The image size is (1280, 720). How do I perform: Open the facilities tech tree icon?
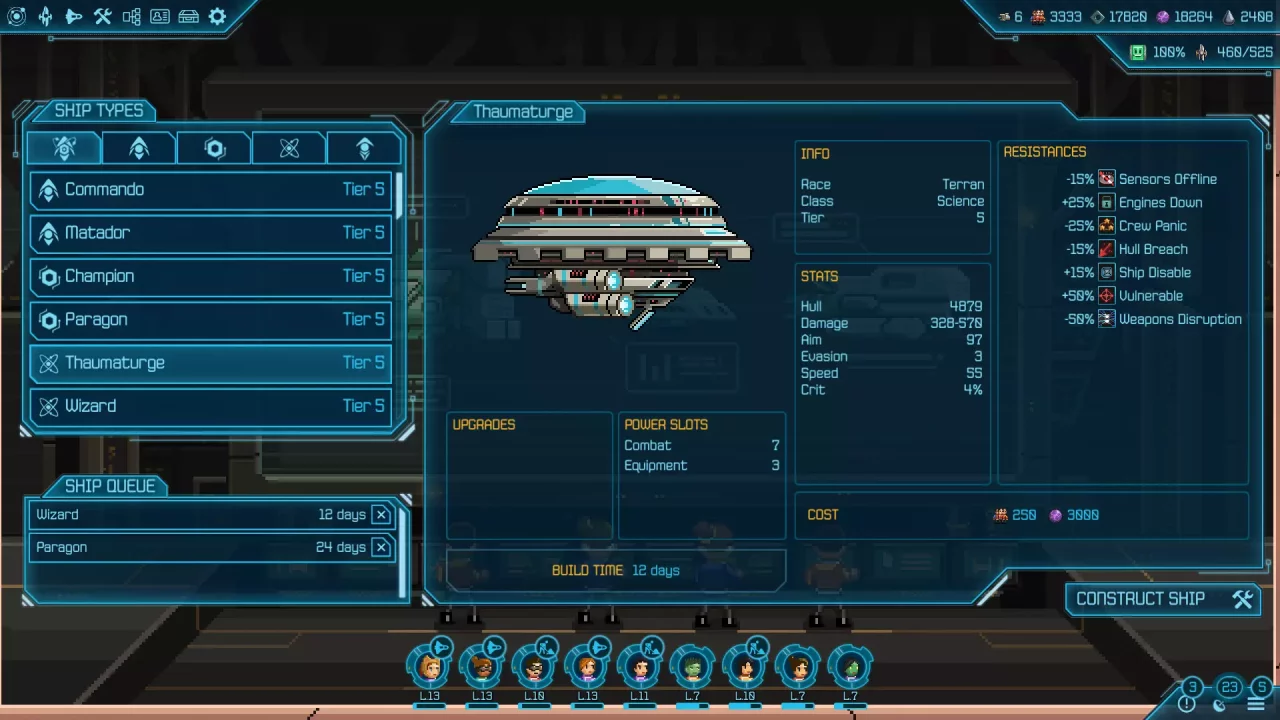coord(129,16)
